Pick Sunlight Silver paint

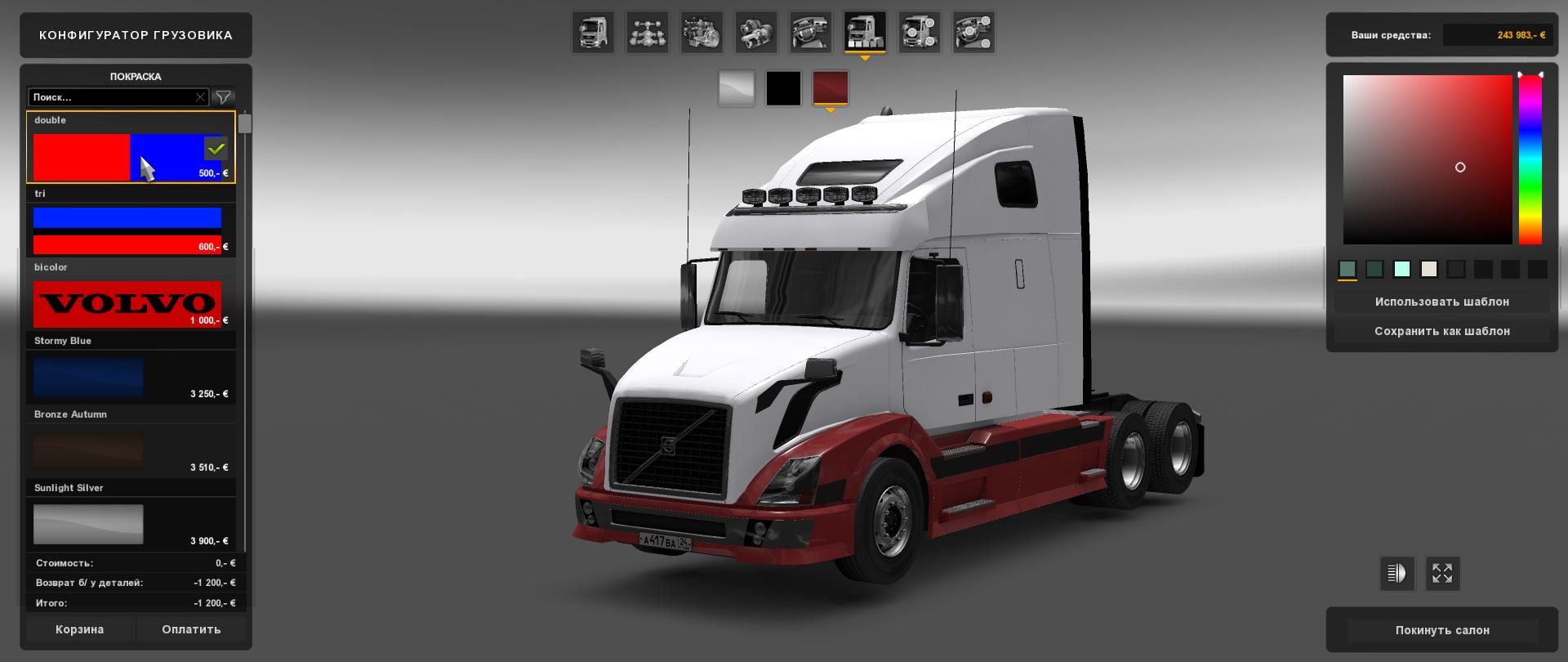[x=88, y=524]
